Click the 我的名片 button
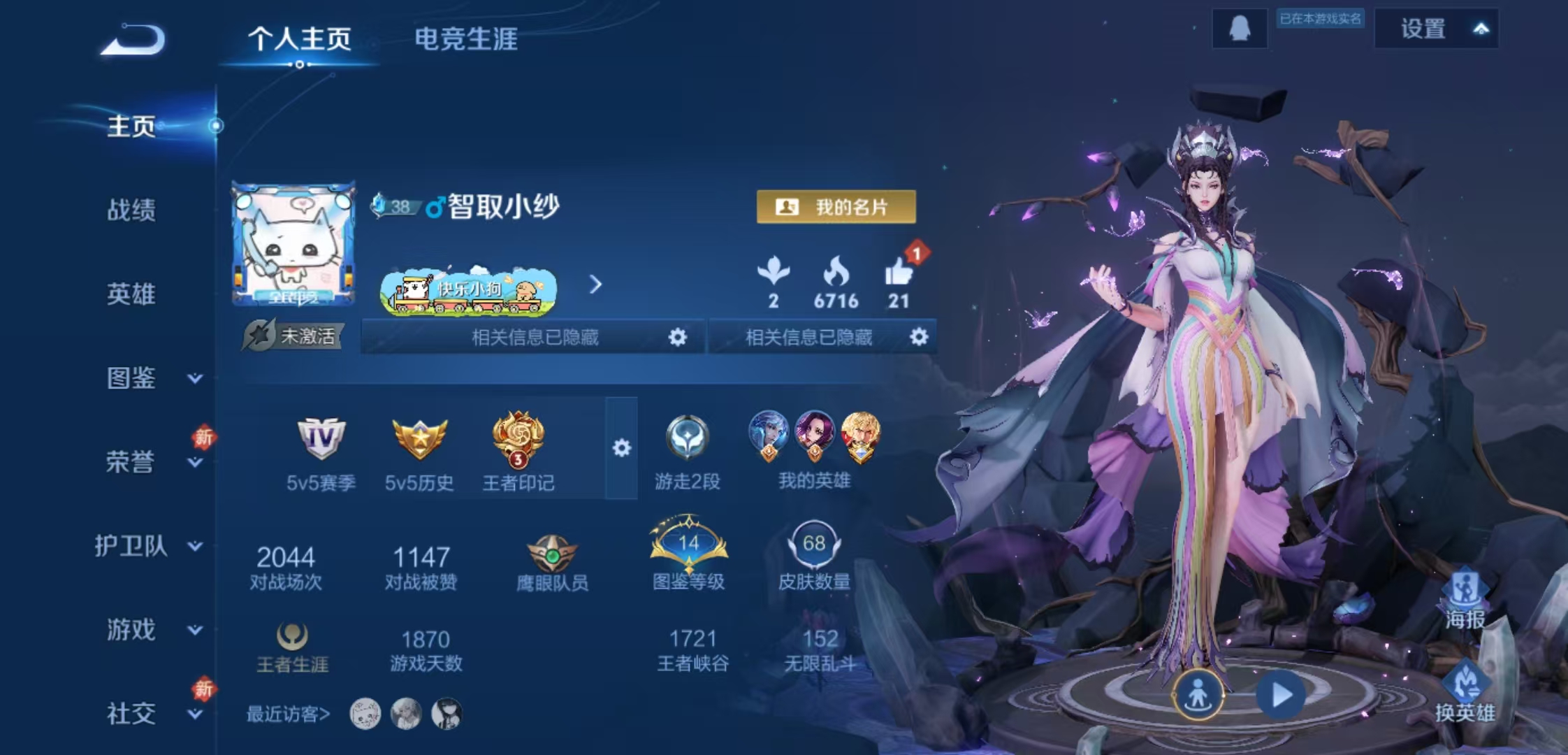 (x=836, y=207)
